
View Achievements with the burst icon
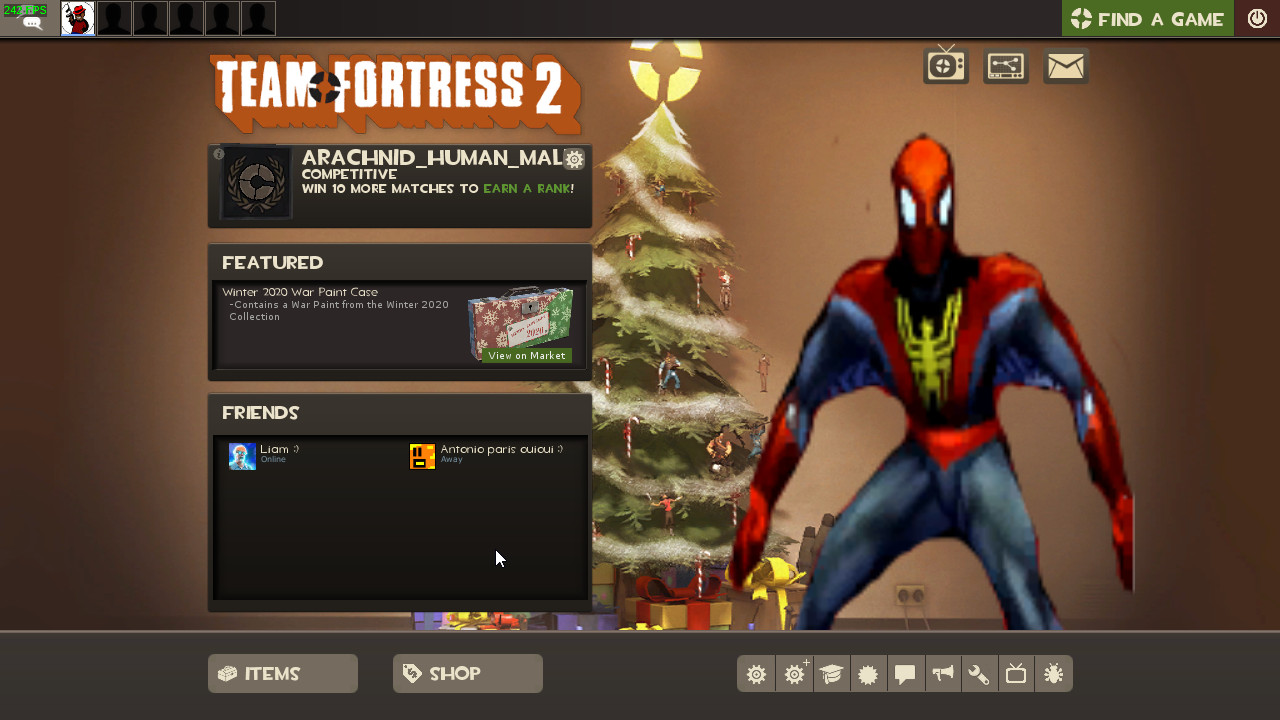pos(868,673)
